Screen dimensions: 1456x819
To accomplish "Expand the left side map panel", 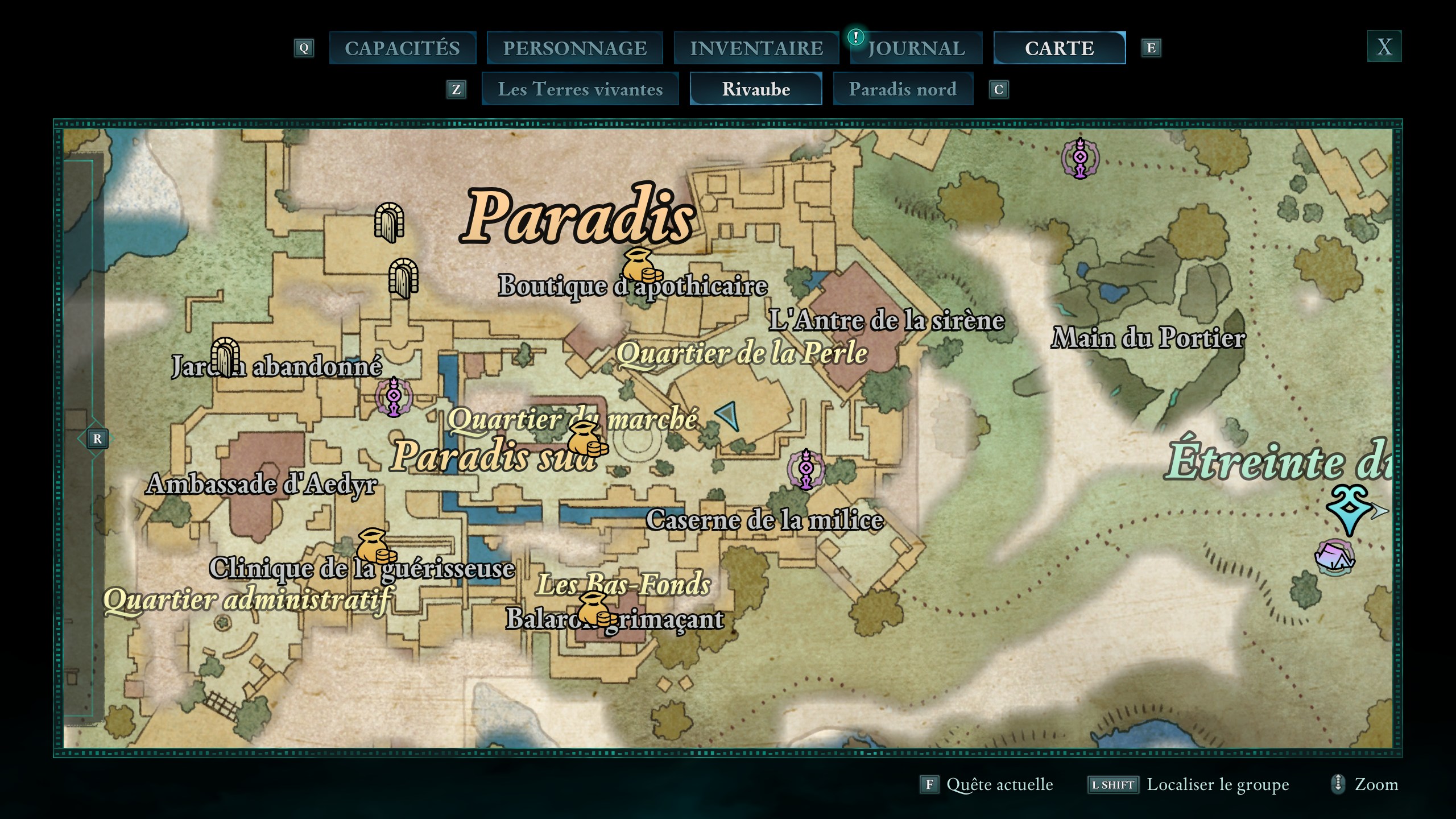I will pos(97,439).
